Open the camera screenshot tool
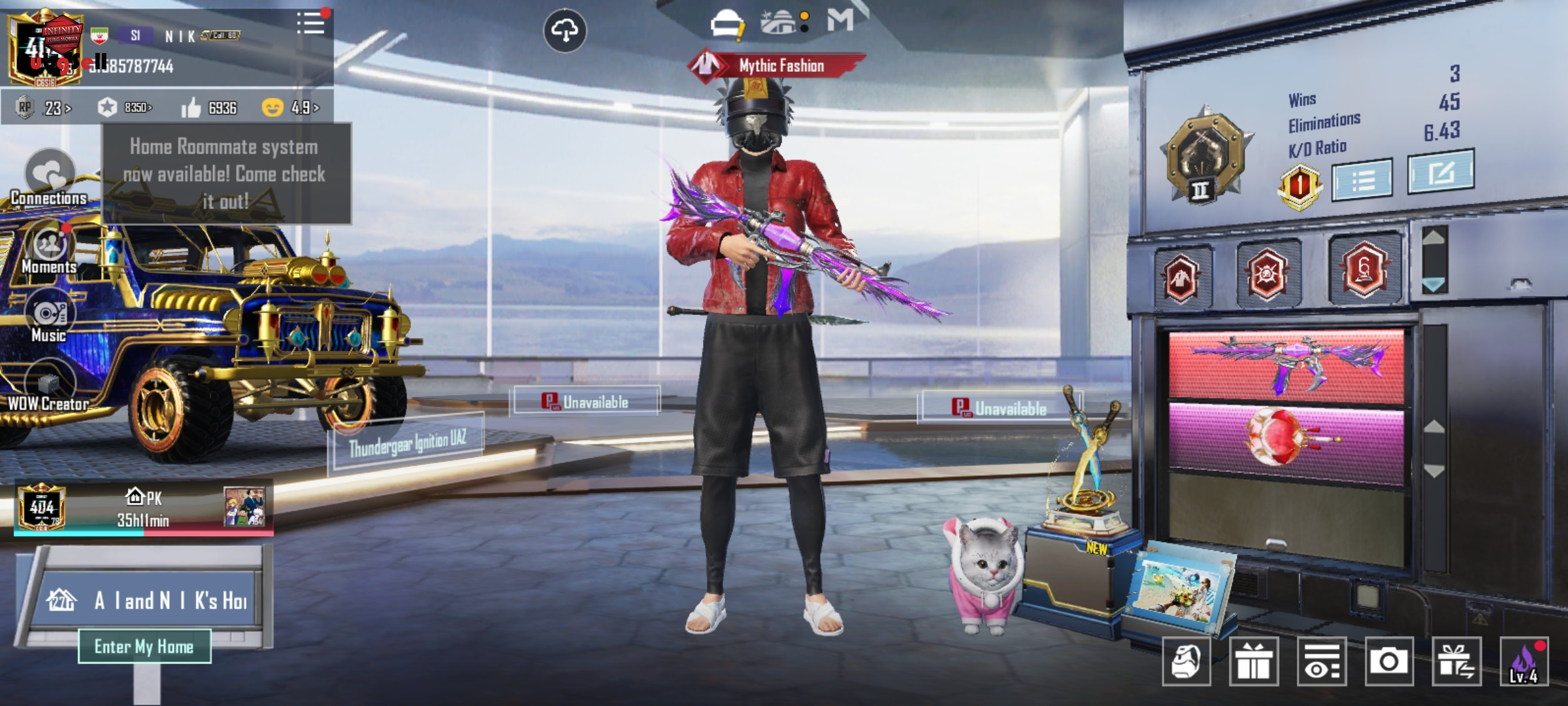Image resolution: width=1568 pixels, height=706 pixels. point(1388,662)
